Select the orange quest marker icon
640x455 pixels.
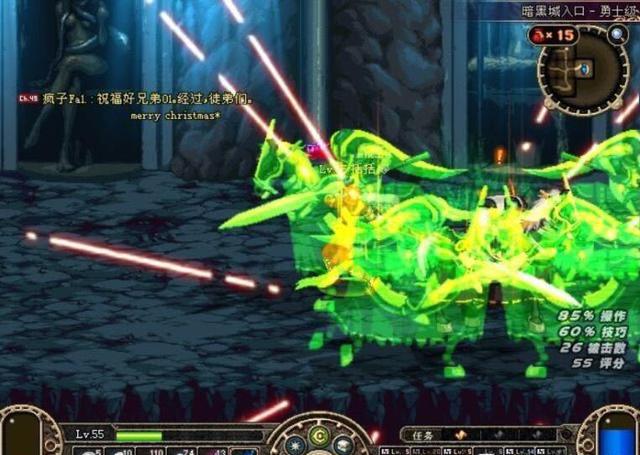pos(461,436)
